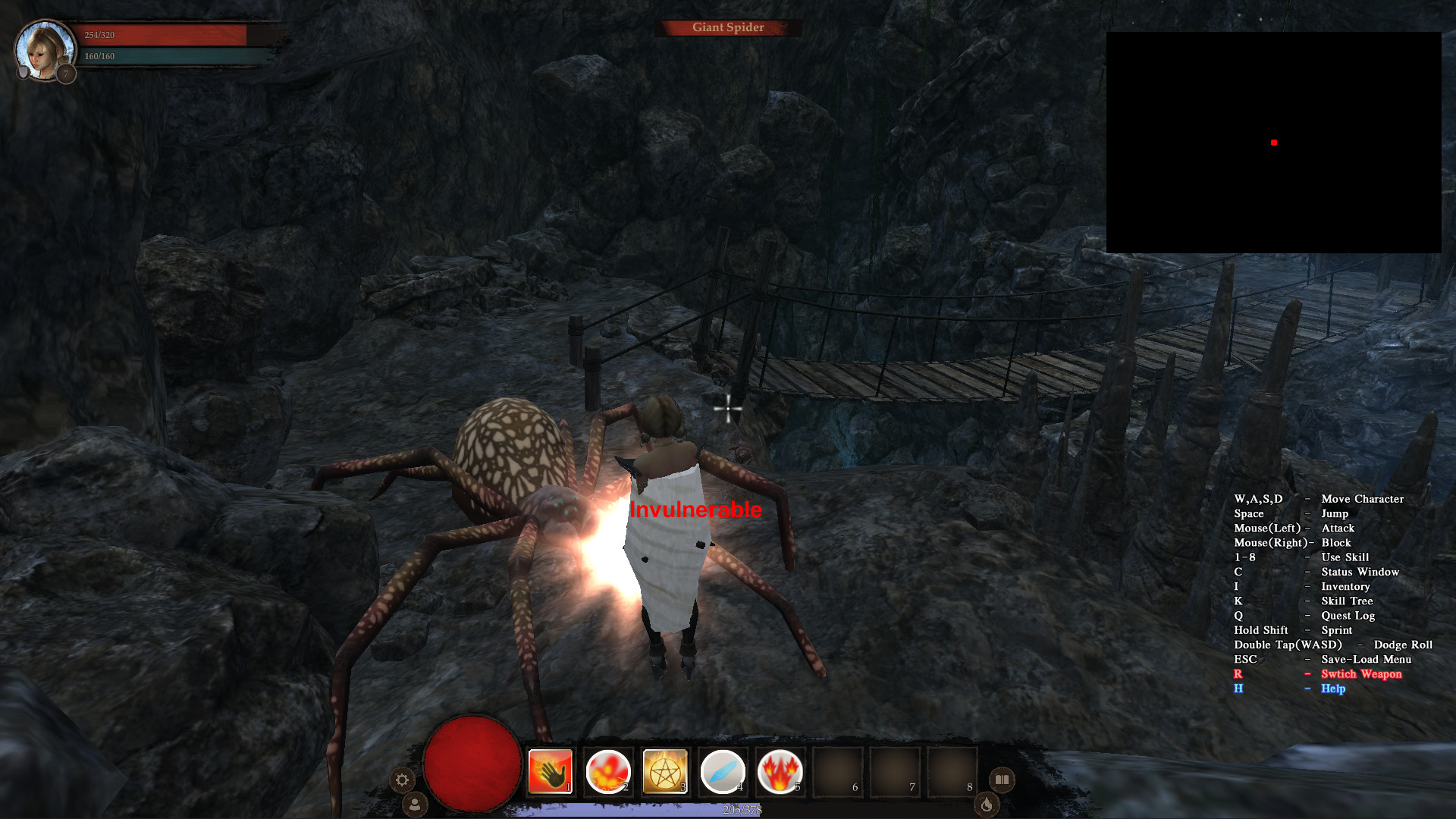Image resolution: width=1456 pixels, height=819 pixels.
Task: Click the settings gear beside the hotbar
Action: [x=403, y=780]
